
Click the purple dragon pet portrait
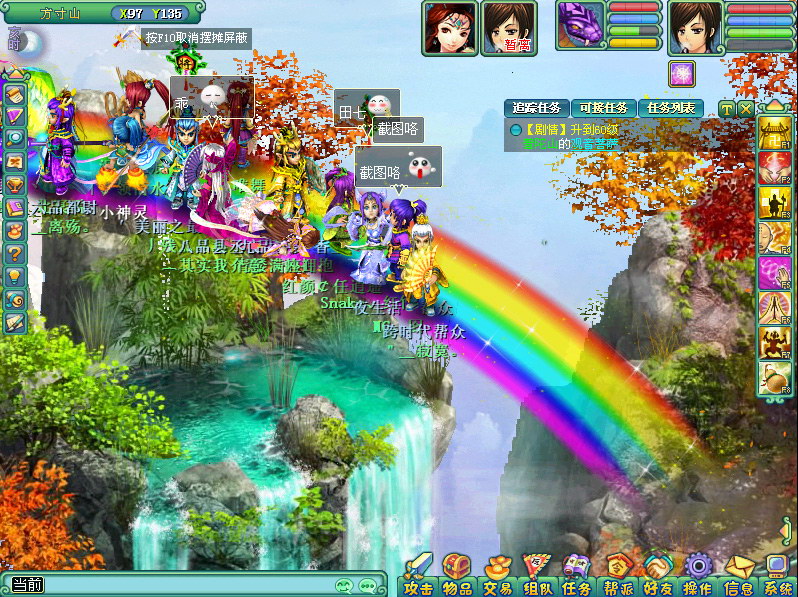point(581,26)
